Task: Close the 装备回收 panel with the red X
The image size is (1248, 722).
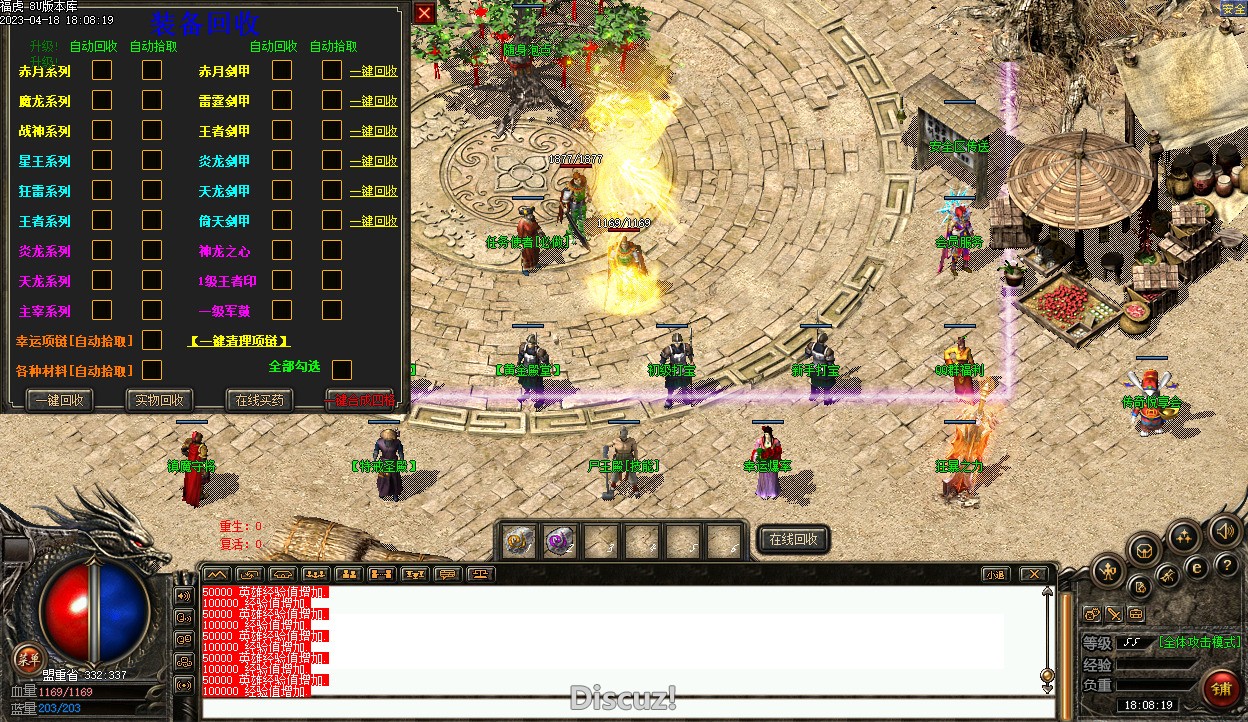Action: pos(424,13)
